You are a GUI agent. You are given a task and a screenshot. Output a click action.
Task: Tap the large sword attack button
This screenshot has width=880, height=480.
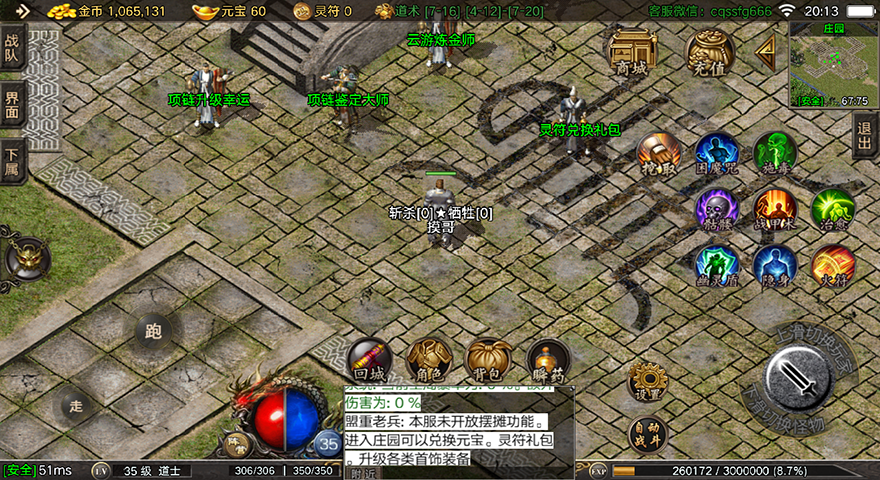[798, 380]
